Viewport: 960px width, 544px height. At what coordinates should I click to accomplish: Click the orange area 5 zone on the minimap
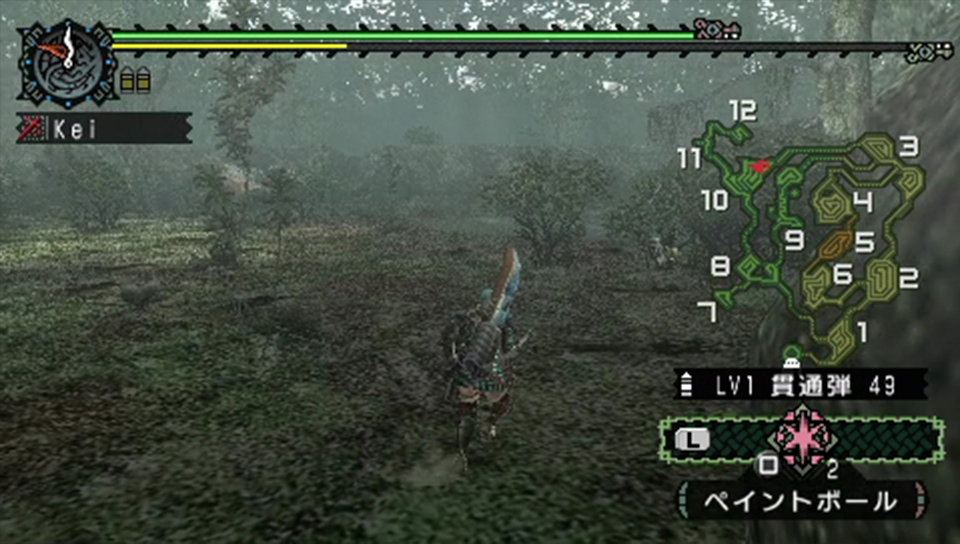point(838,244)
